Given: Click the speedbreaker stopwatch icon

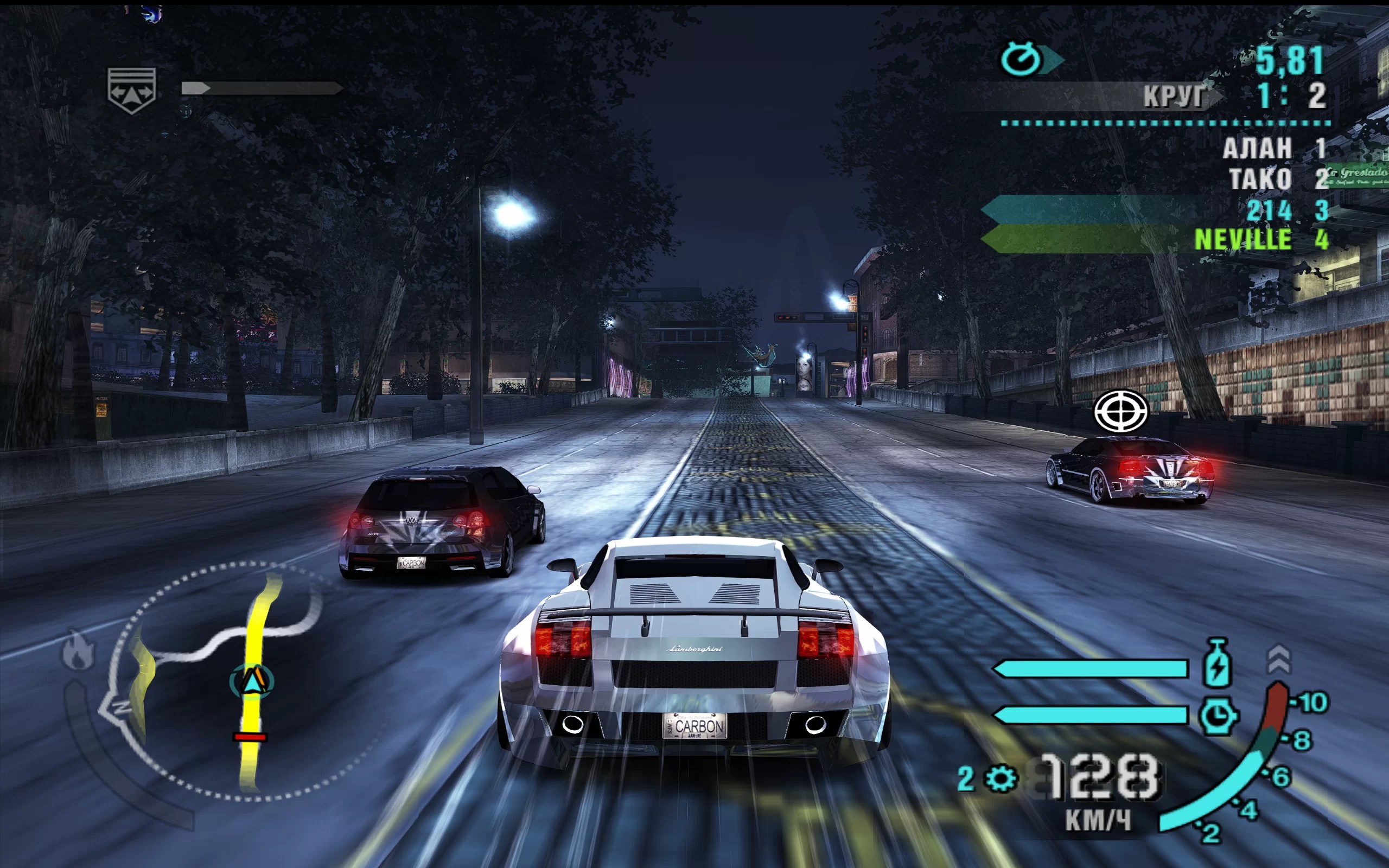Looking at the screenshot, I should [1218, 716].
